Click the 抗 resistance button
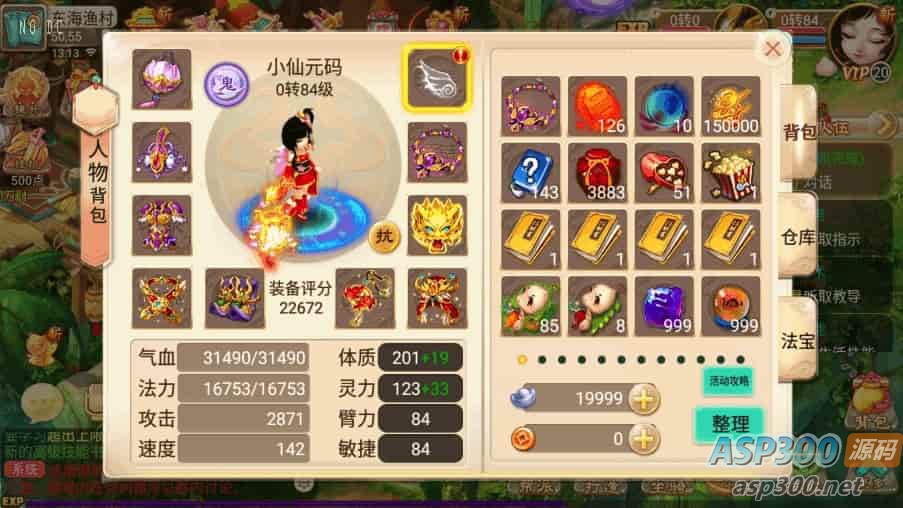Image resolution: width=903 pixels, height=508 pixels. click(x=383, y=236)
